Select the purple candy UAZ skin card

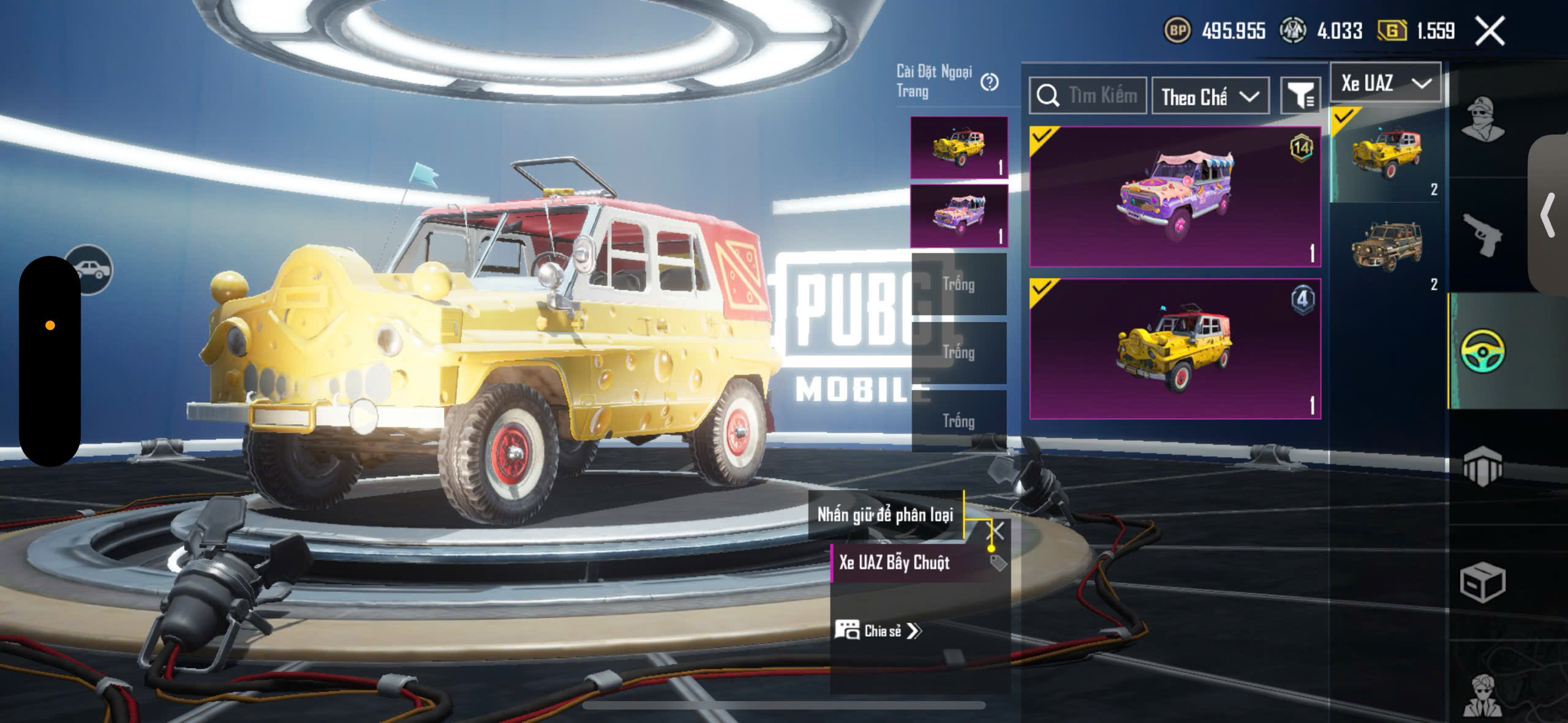click(1175, 197)
